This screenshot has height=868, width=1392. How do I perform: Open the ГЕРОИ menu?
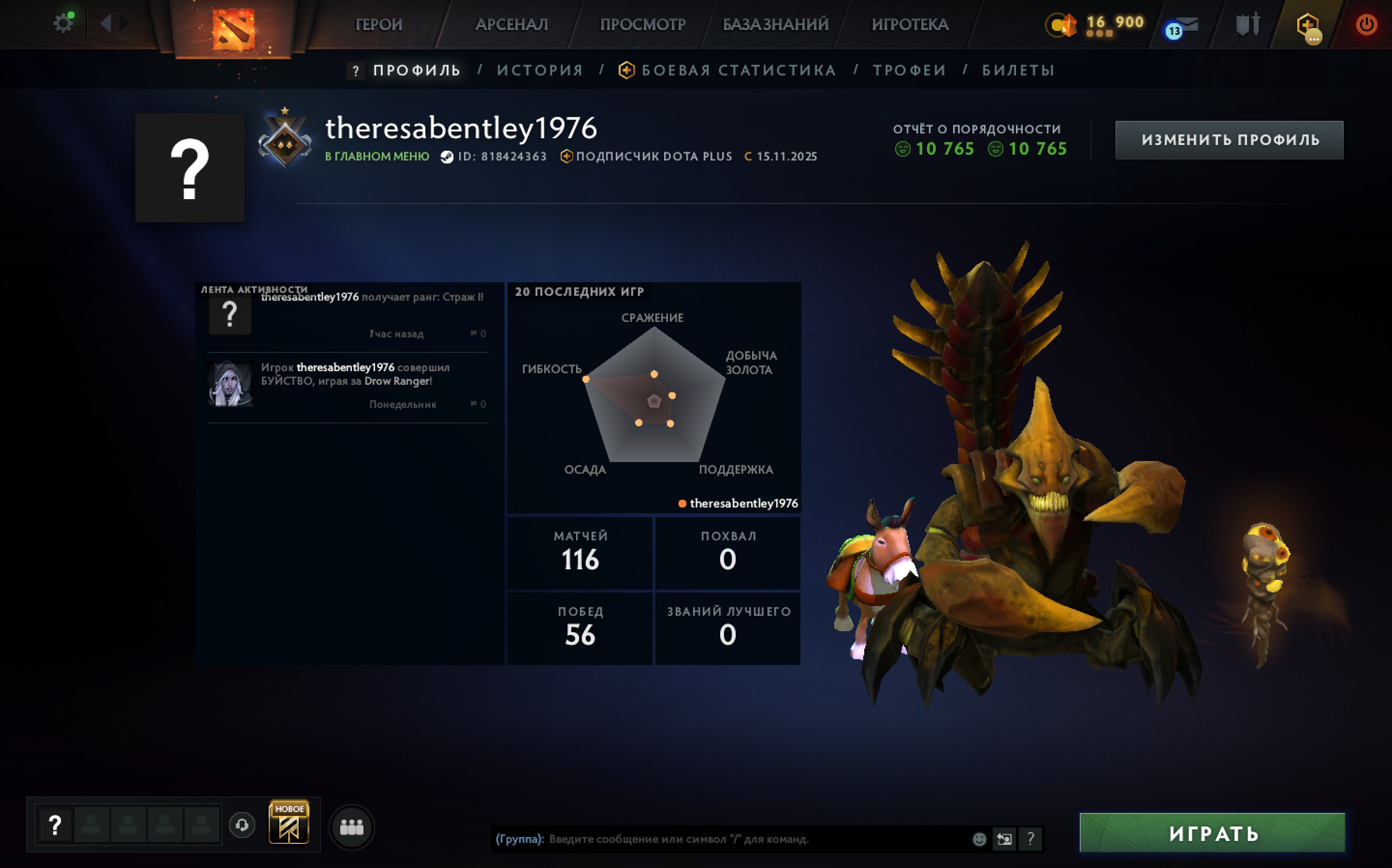378,24
